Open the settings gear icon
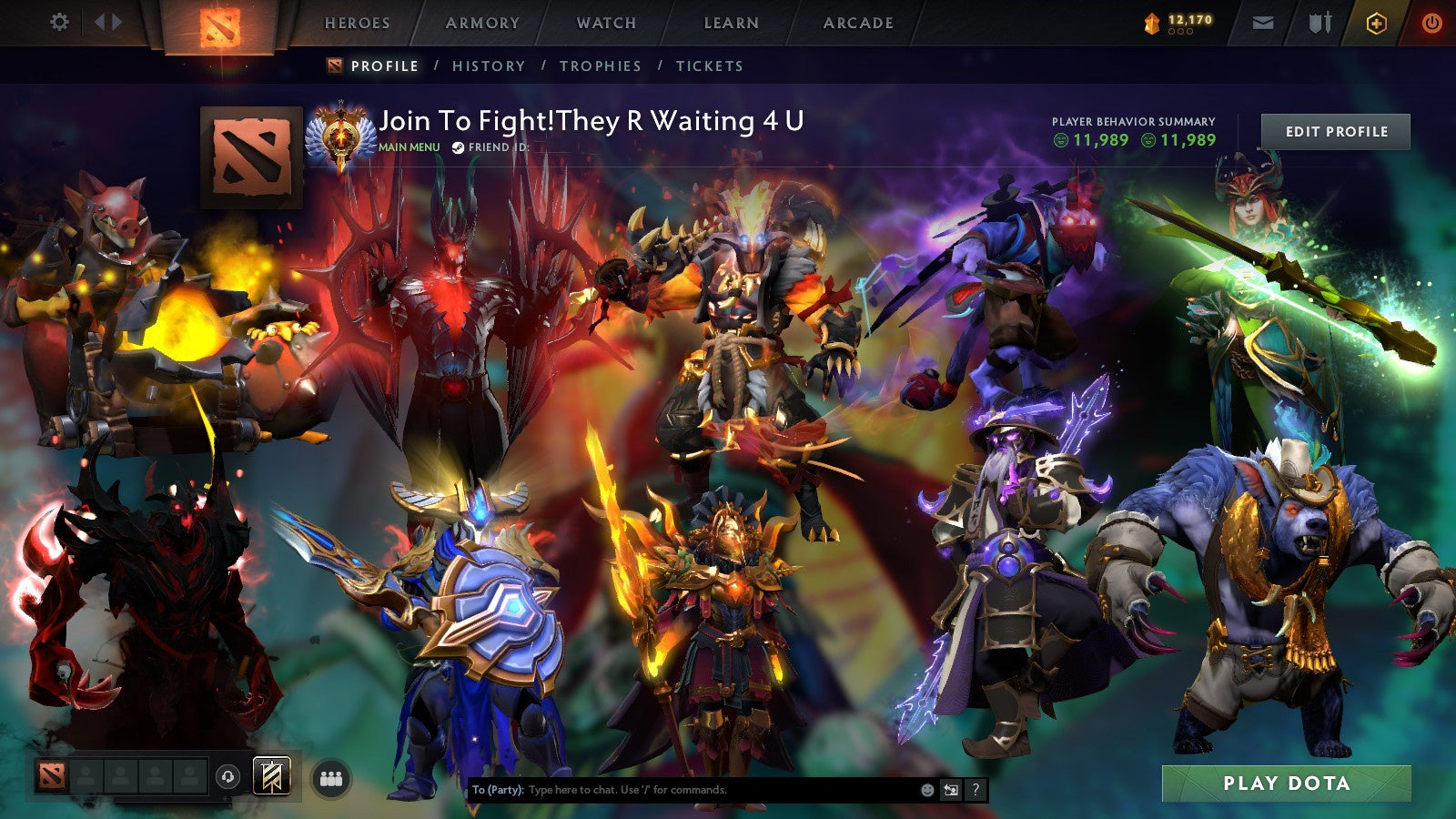The image size is (1456, 819). pos(60,22)
